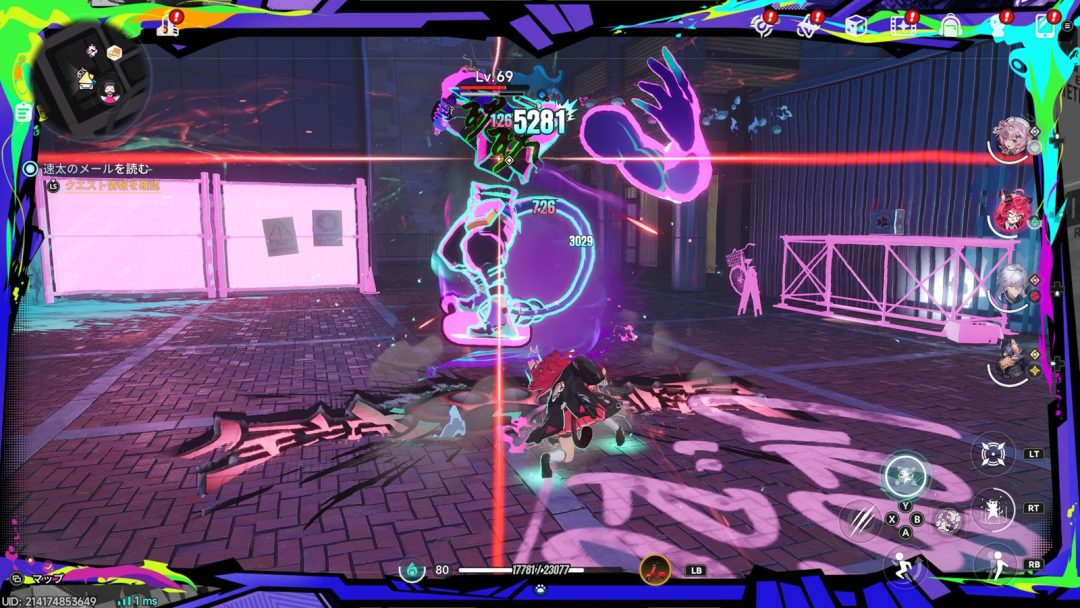Tap the lock-on target button
1080x608 pixels.
tap(993, 453)
